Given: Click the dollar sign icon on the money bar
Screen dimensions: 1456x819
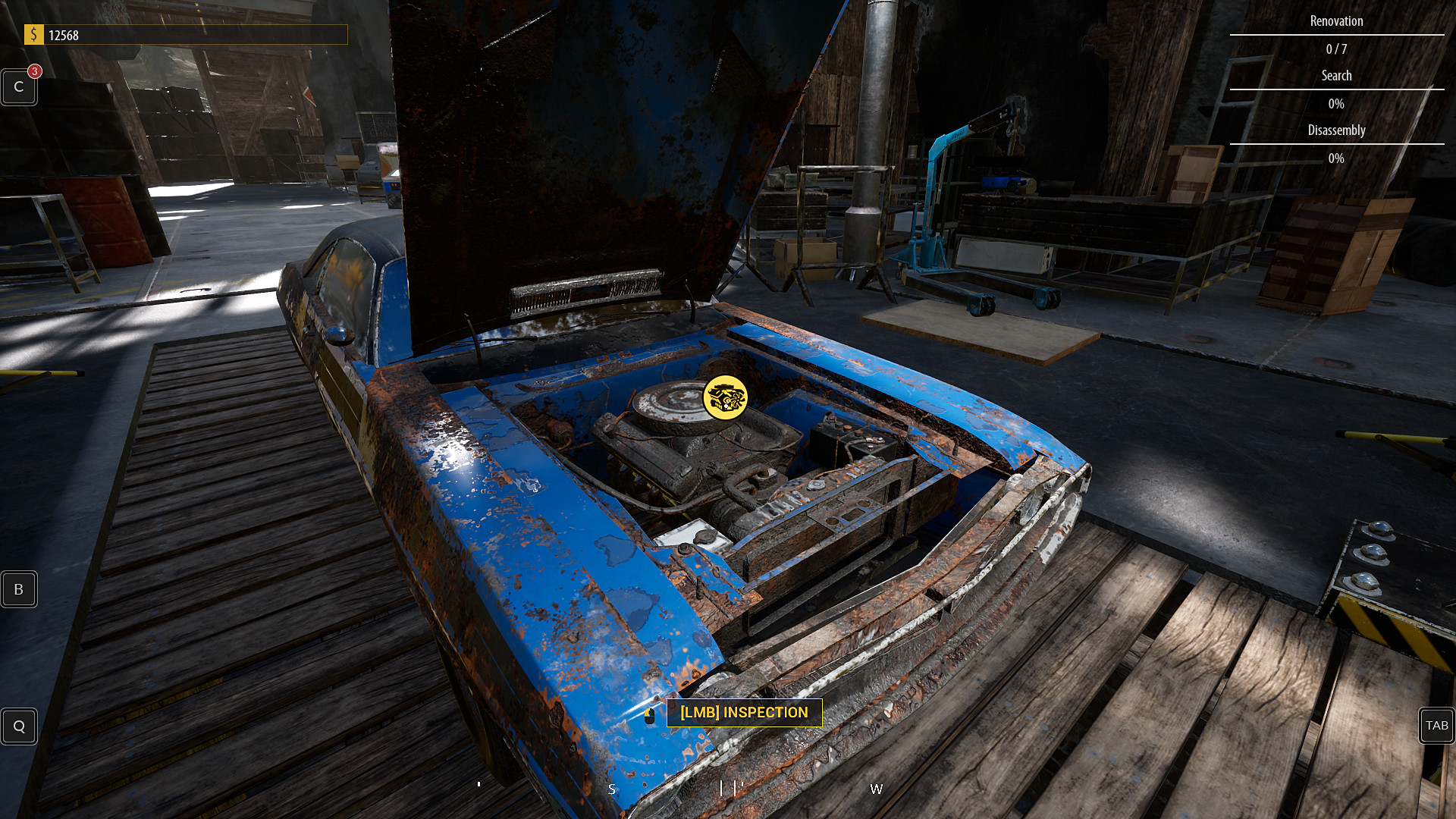Looking at the screenshot, I should pyautogui.click(x=33, y=34).
